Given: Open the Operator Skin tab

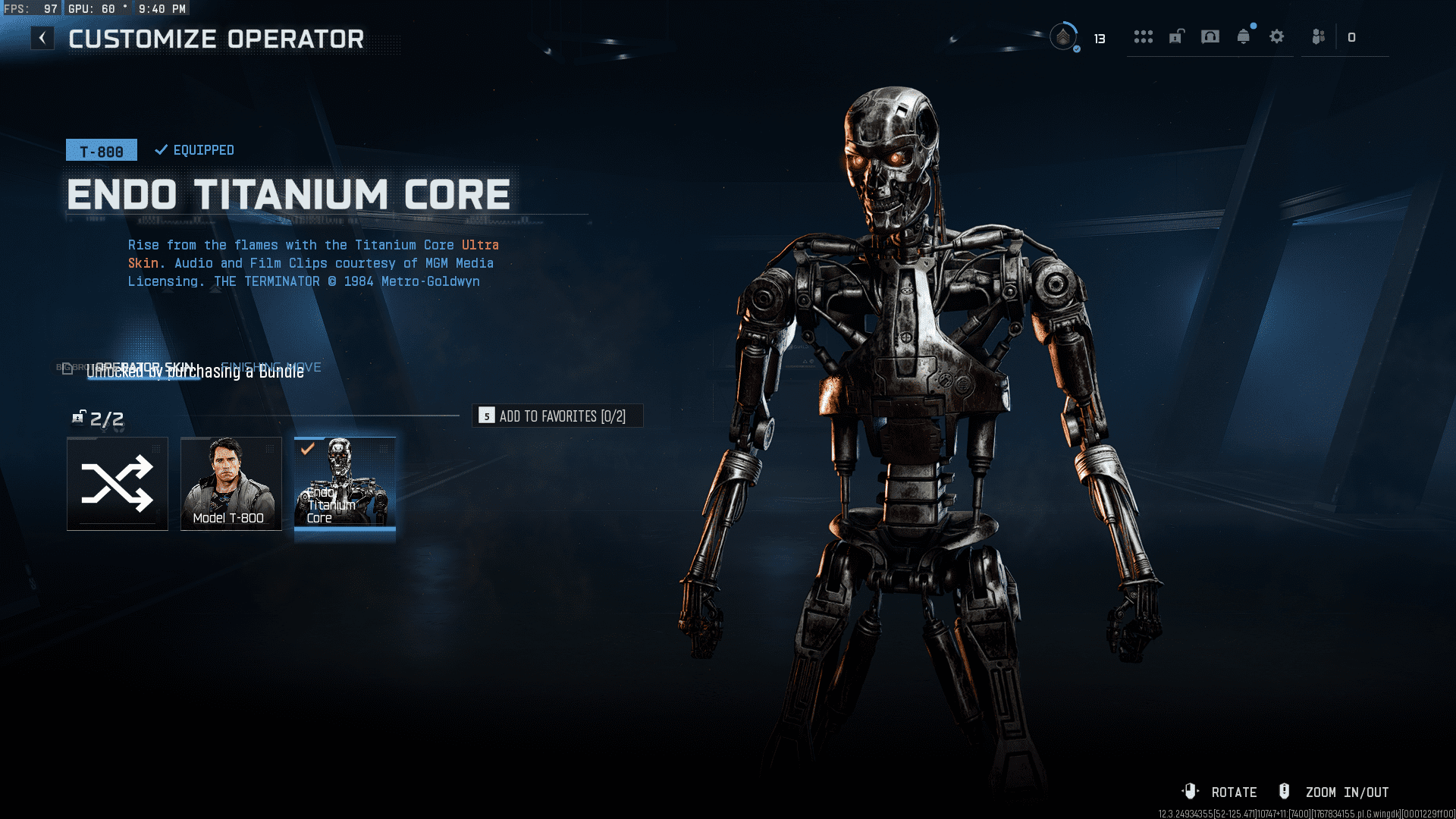Looking at the screenshot, I should click(144, 367).
